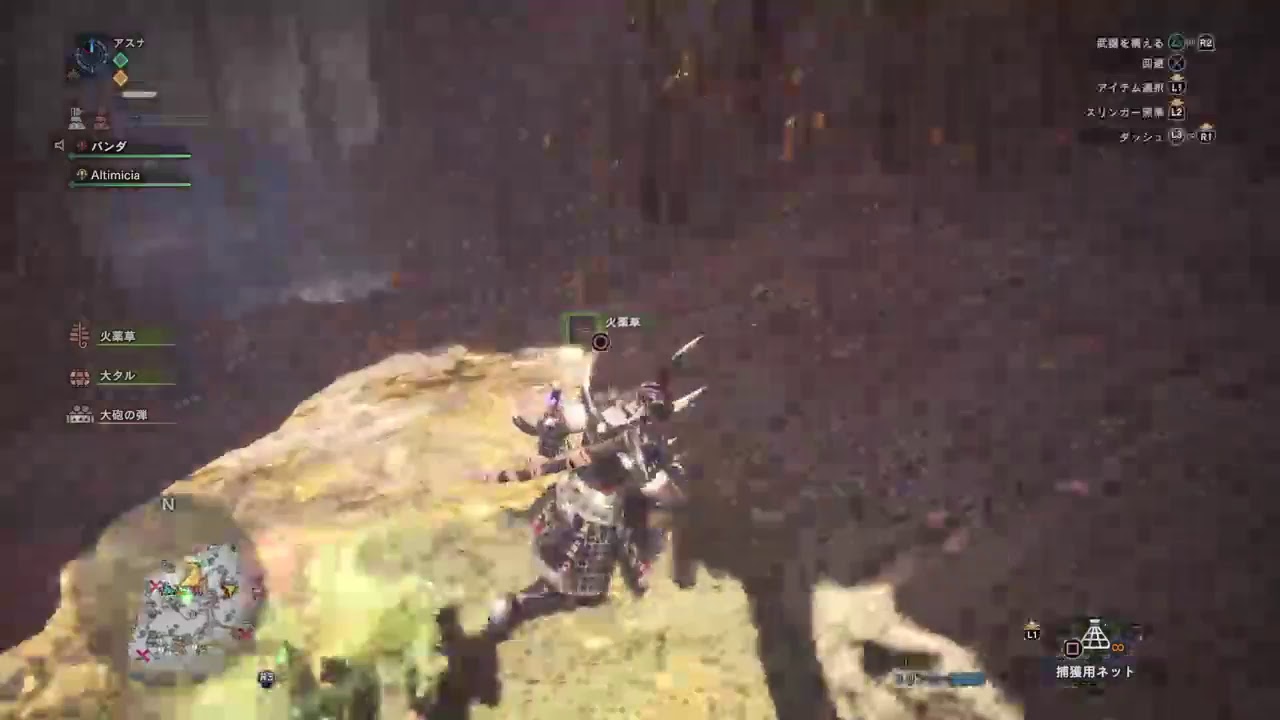Select the circle gather prompt near 火薬草

tap(600, 342)
